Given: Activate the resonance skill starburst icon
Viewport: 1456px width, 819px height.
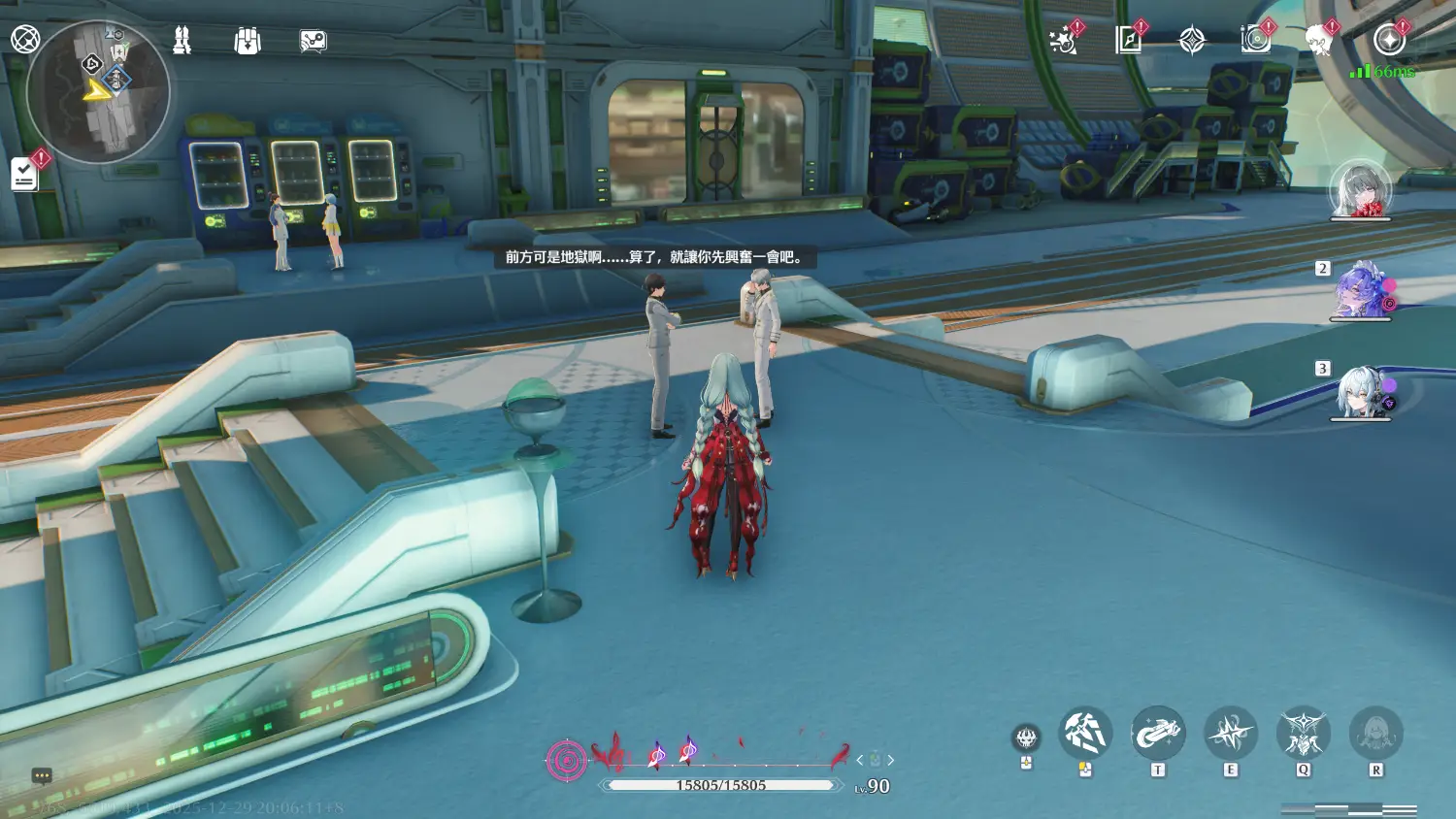Looking at the screenshot, I should pos(1231,733).
